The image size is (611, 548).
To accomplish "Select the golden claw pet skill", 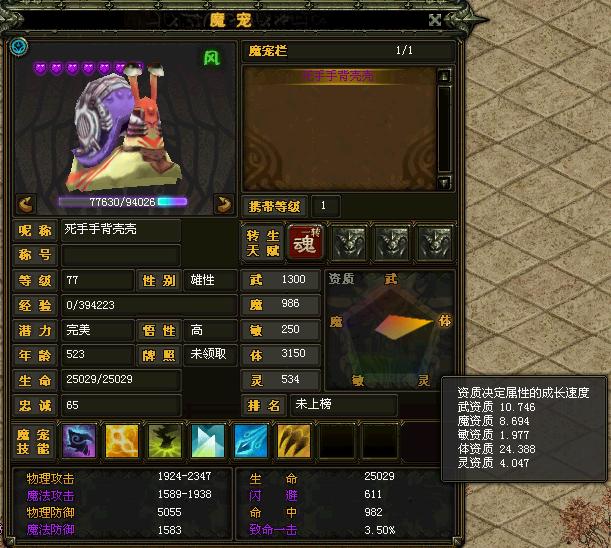I will coord(293,441).
